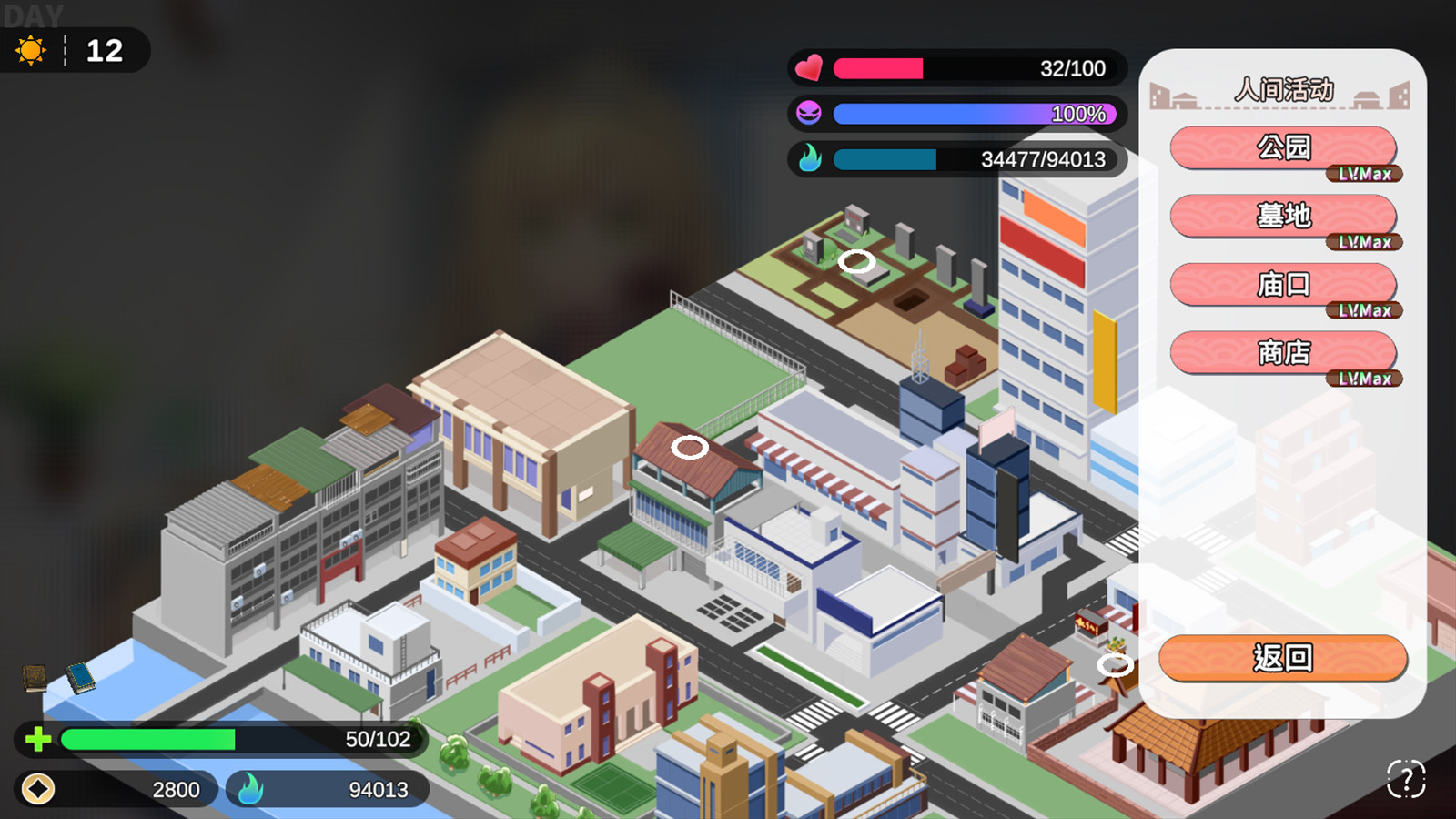1456x819 pixels.
Task: Click the sun day counter icon
Action: [33, 52]
